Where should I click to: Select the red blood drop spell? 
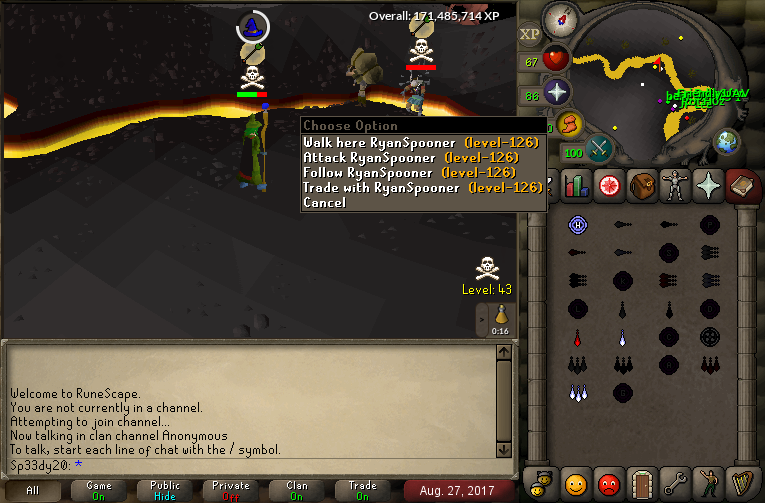tap(576, 337)
